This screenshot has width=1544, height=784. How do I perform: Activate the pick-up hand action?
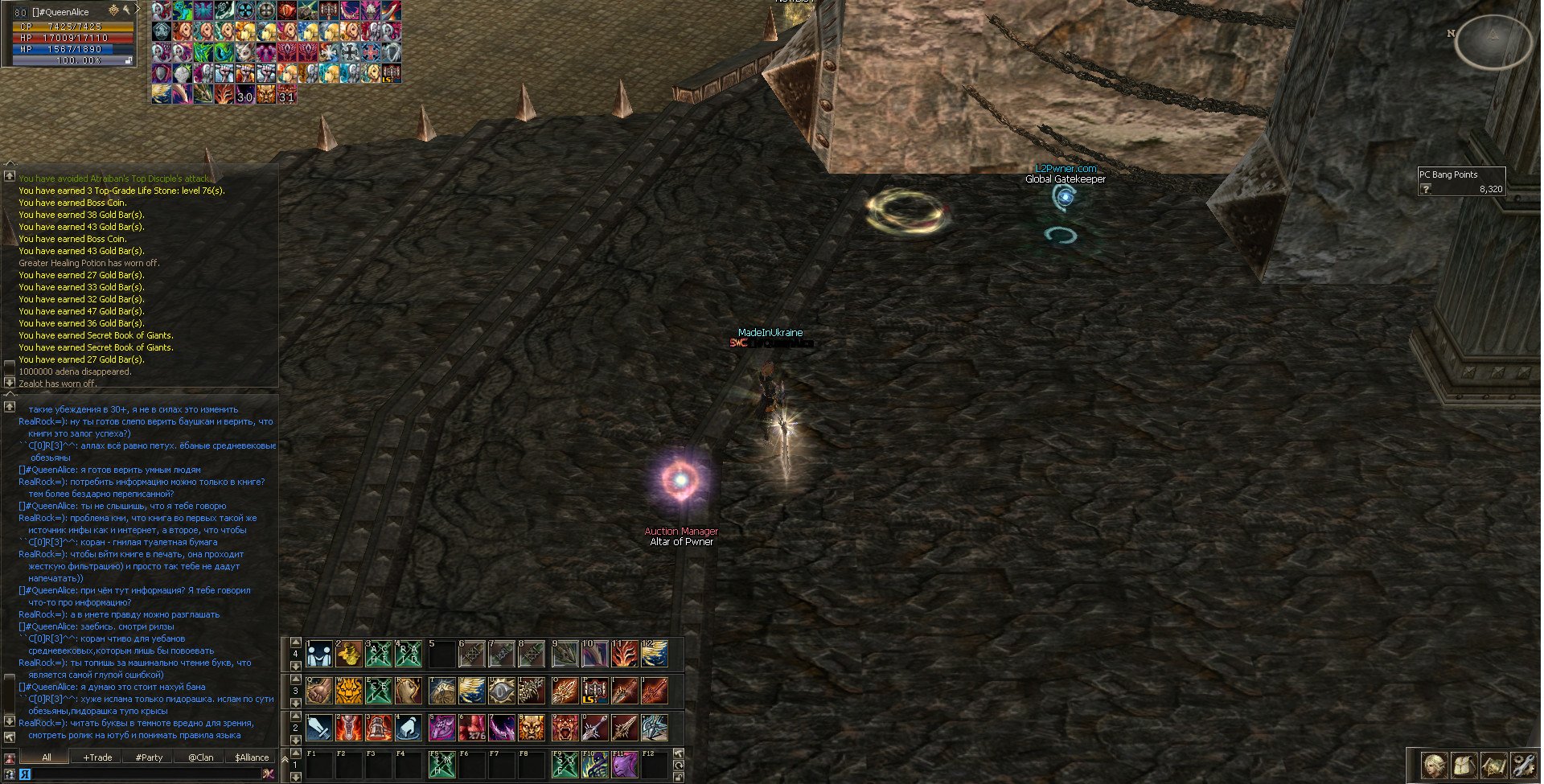[409, 728]
